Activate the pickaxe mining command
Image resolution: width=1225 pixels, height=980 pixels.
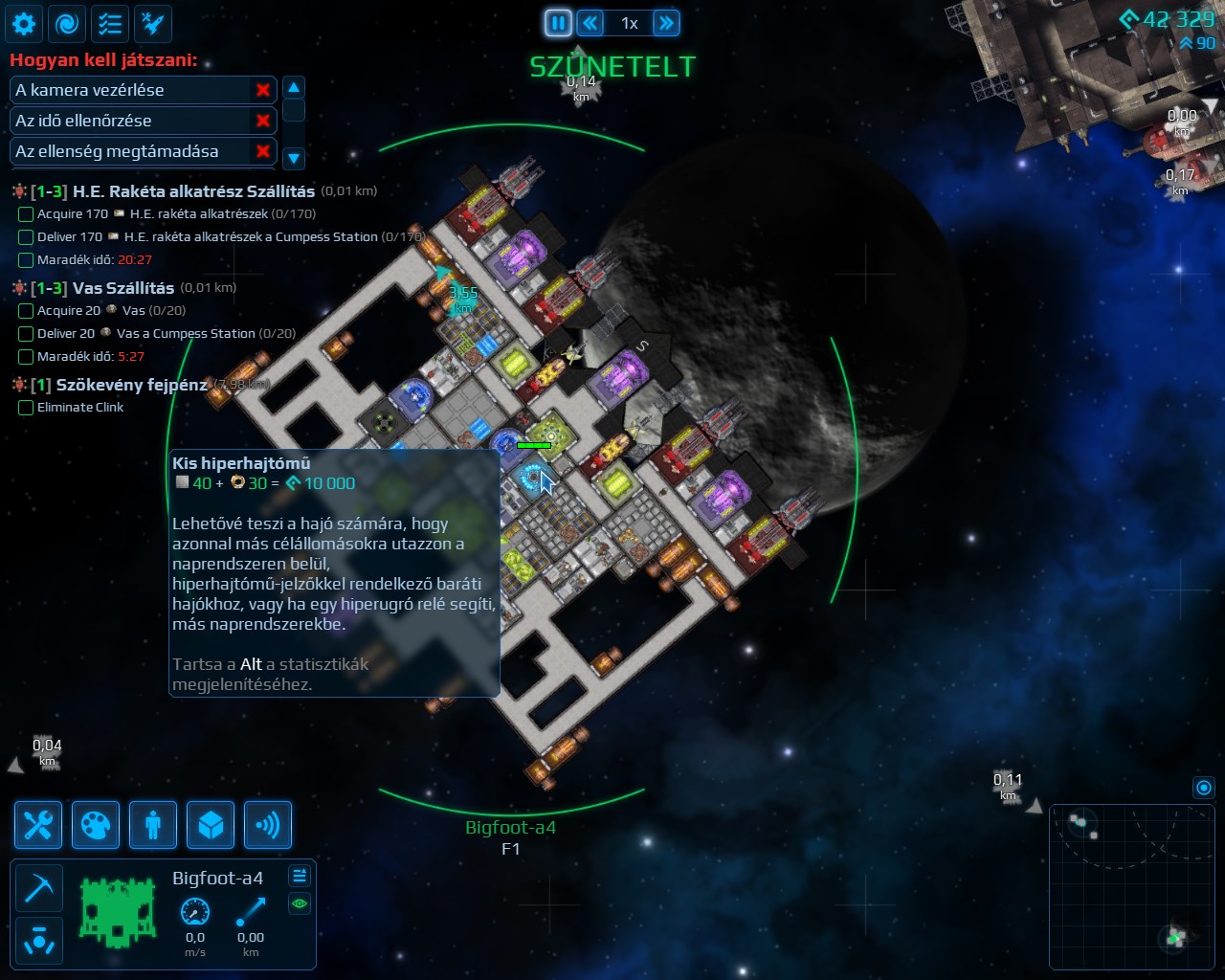pos(39,888)
